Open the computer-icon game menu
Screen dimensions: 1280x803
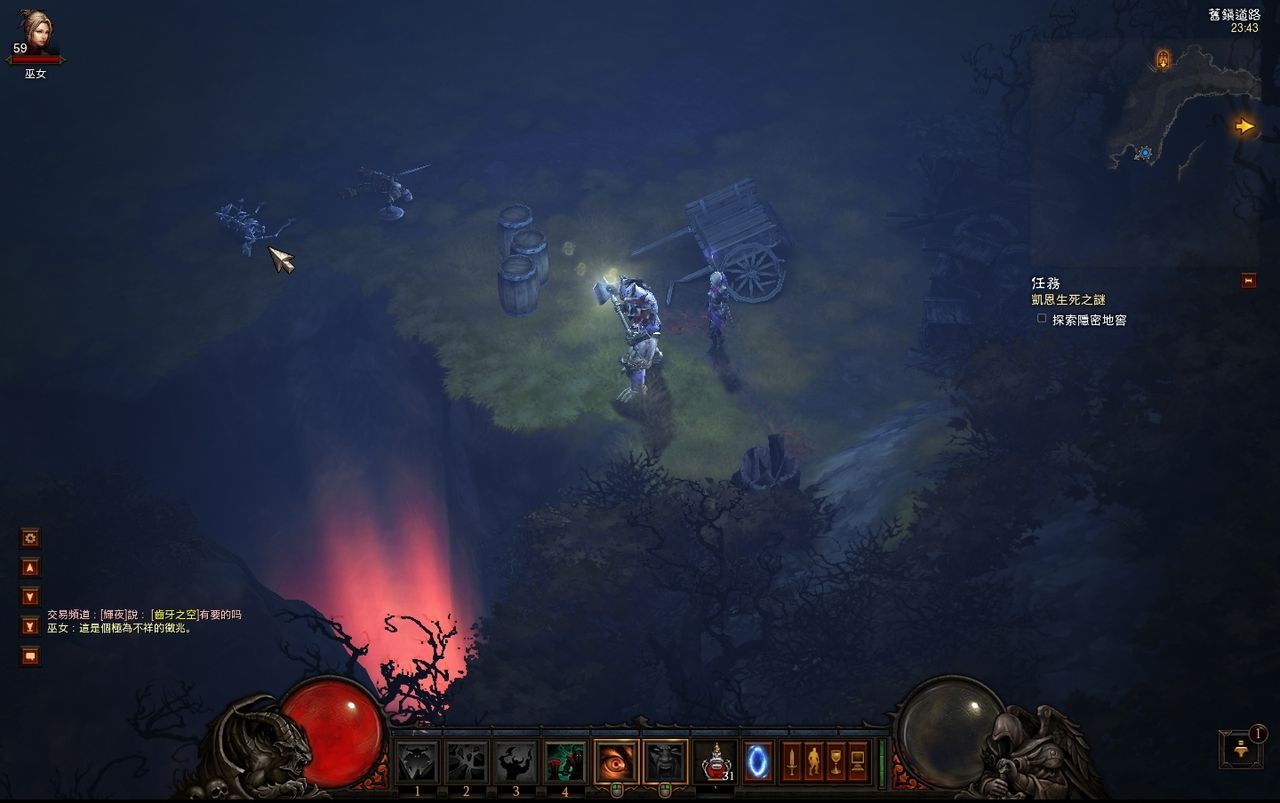(x=857, y=762)
